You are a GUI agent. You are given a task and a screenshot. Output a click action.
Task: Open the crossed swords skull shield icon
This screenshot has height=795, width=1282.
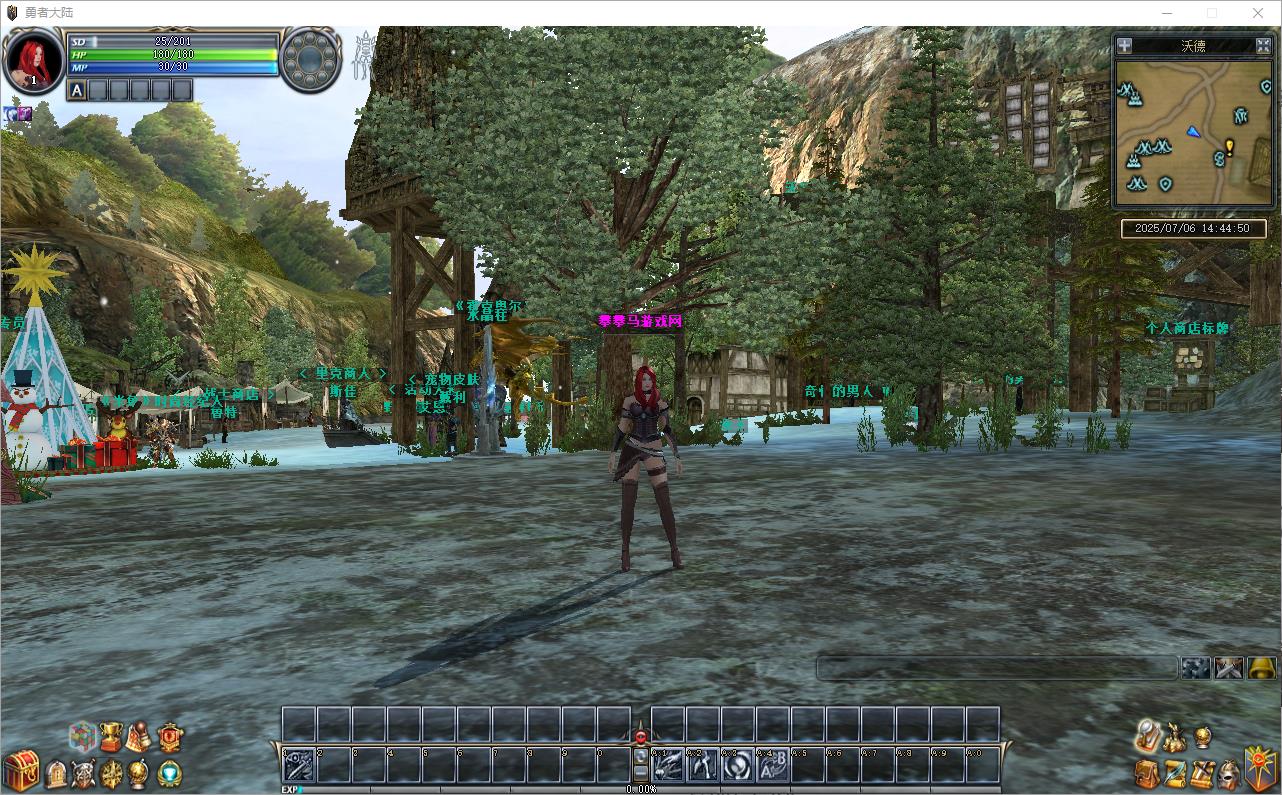(x=83, y=773)
